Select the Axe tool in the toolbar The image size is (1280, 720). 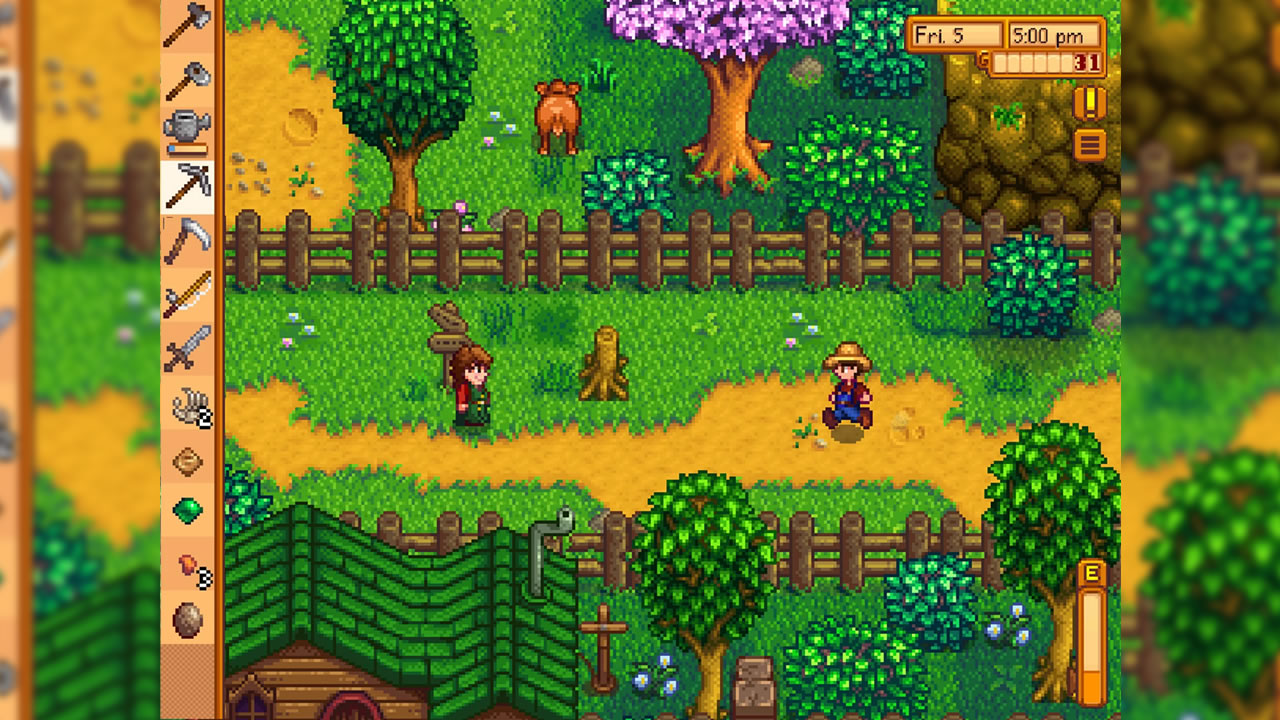coord(186,28)
